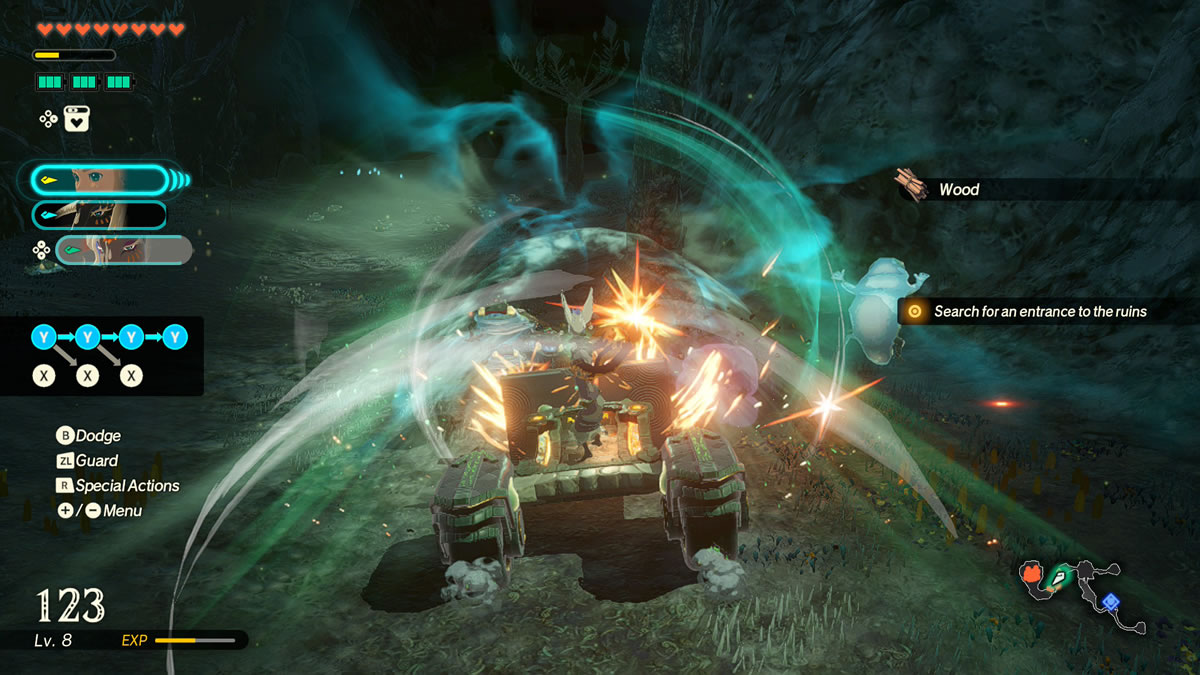Screen dimensions: 1200x675
Task: Use the heart healing item icon
Action: pos(77,119)
